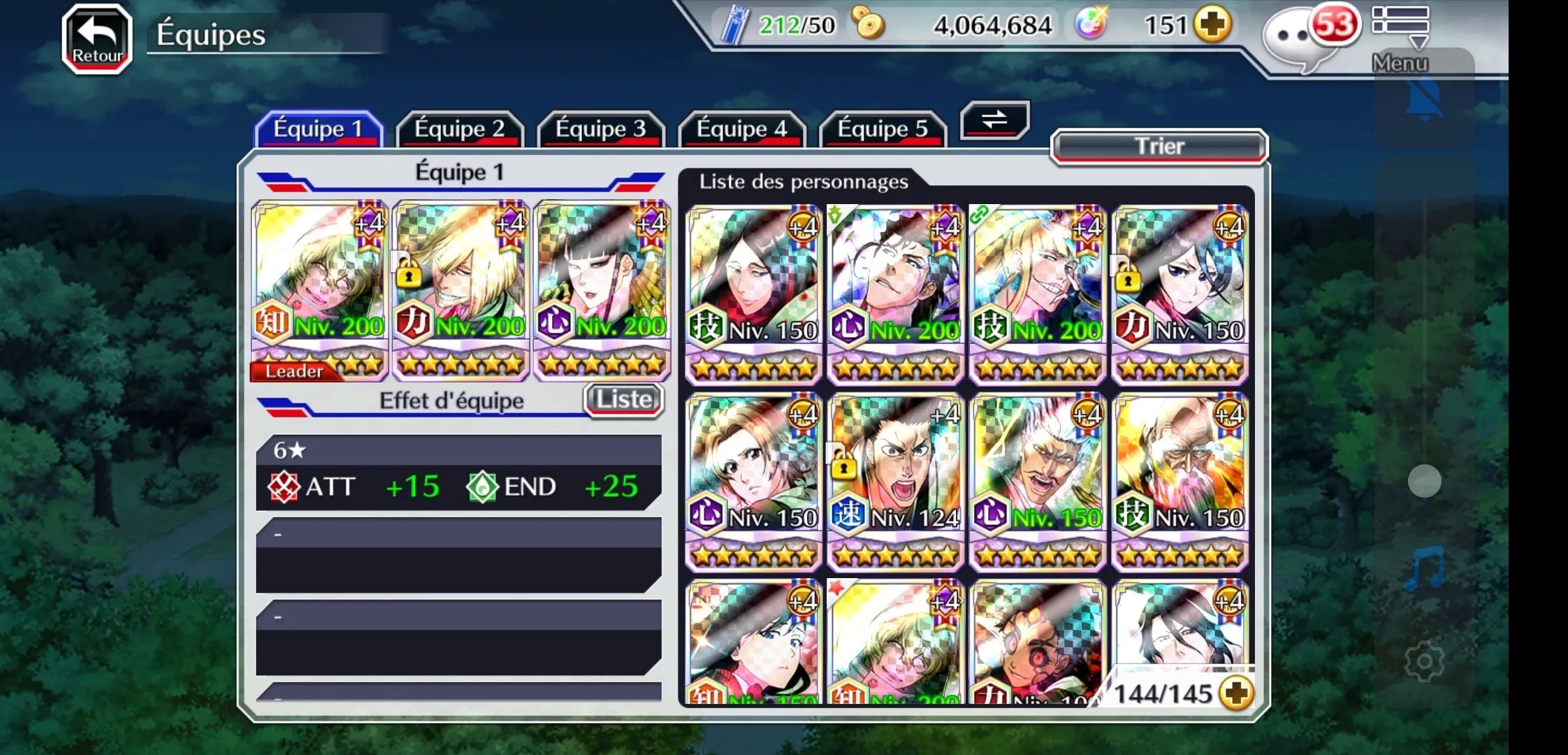Click the swap arrows button
This screenshot has height=755, width=1568.
point(994,120)
